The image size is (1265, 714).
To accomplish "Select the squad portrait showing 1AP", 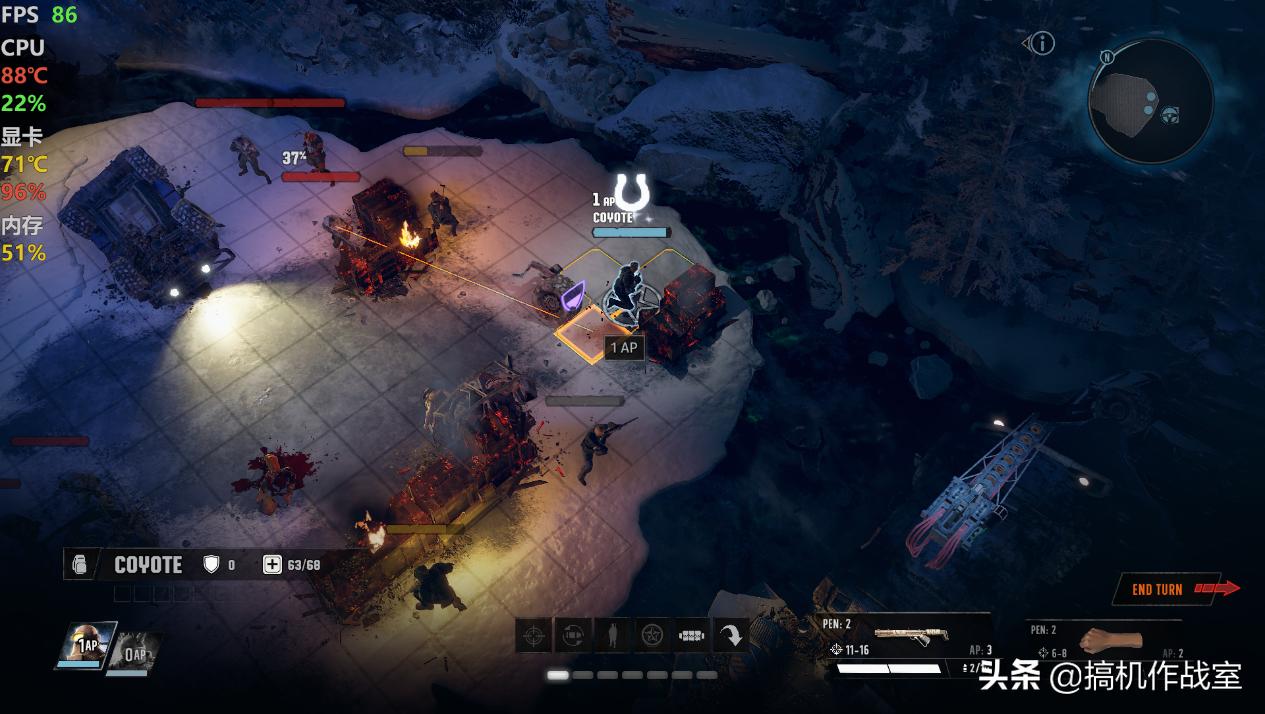I will (x=86, y=645).
